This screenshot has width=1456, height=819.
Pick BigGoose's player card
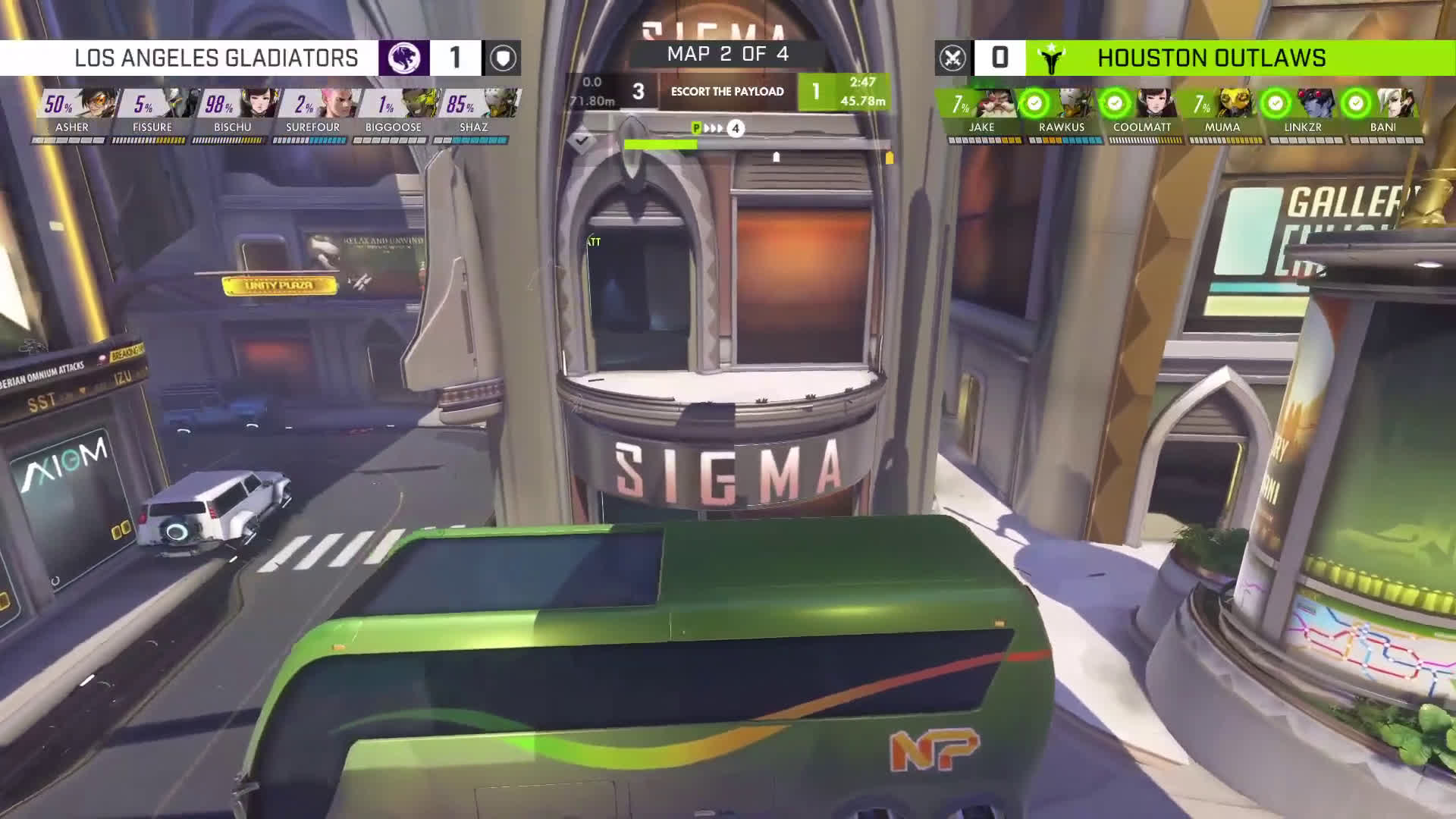tap(393, 115)
